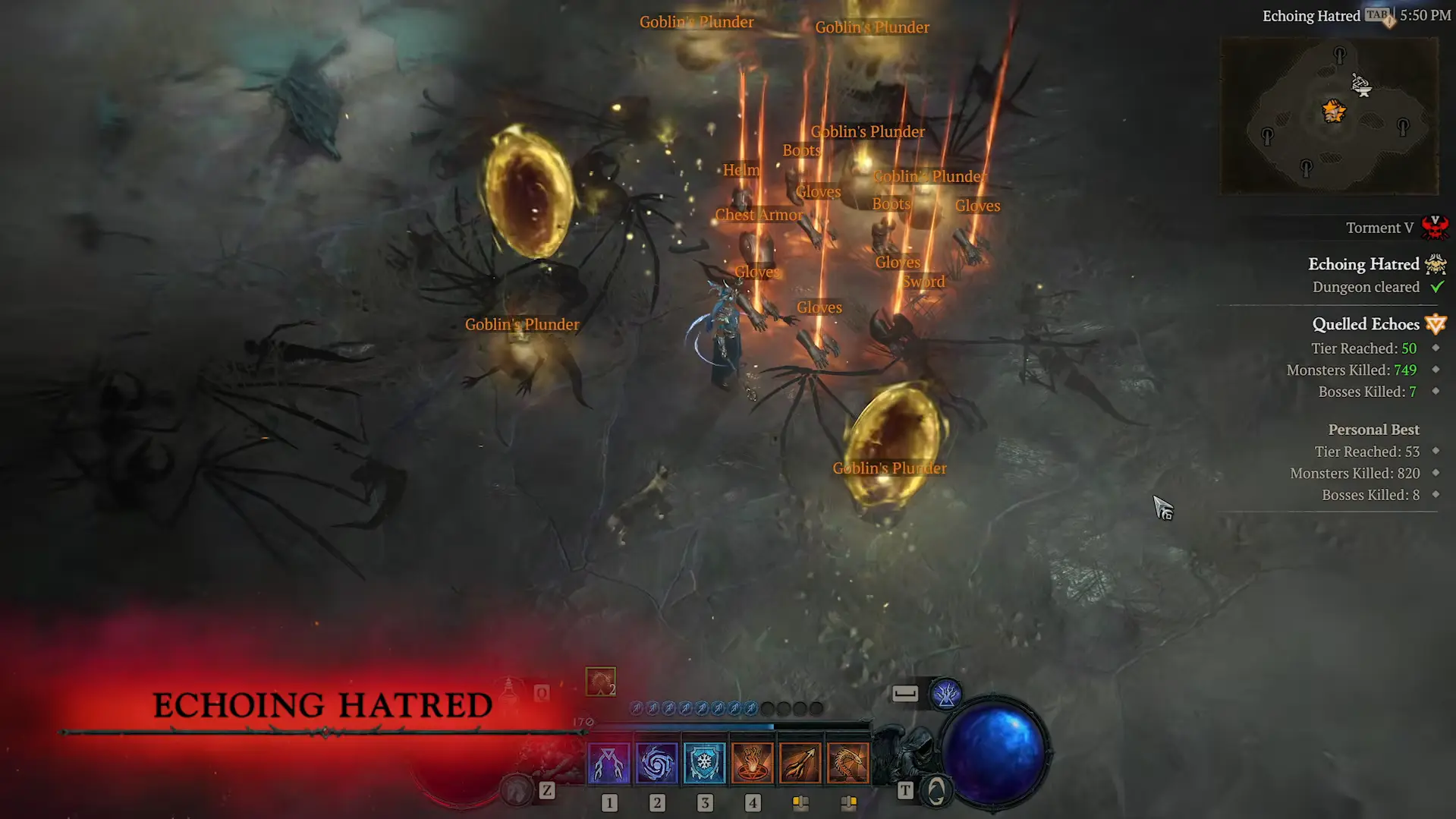Click the Goblin's Plunder loot label

(522, 324)
